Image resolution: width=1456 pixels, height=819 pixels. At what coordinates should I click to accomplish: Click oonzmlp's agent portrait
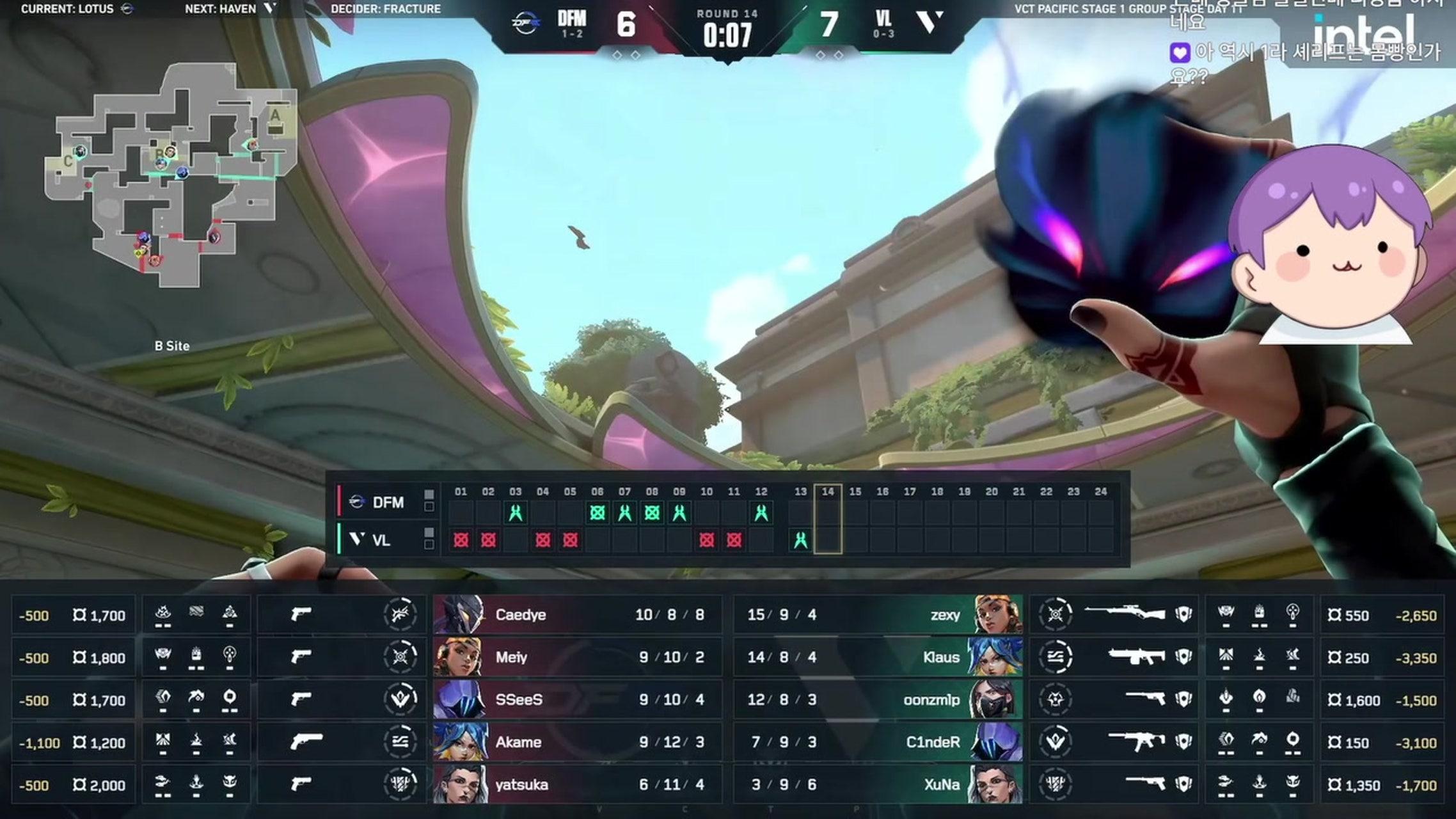997,699
